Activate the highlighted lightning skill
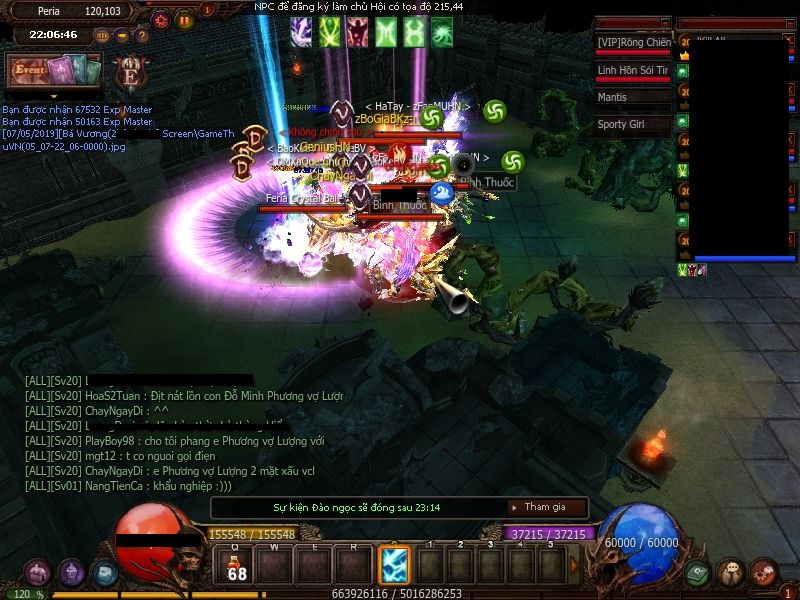 (x=393, y=566)
